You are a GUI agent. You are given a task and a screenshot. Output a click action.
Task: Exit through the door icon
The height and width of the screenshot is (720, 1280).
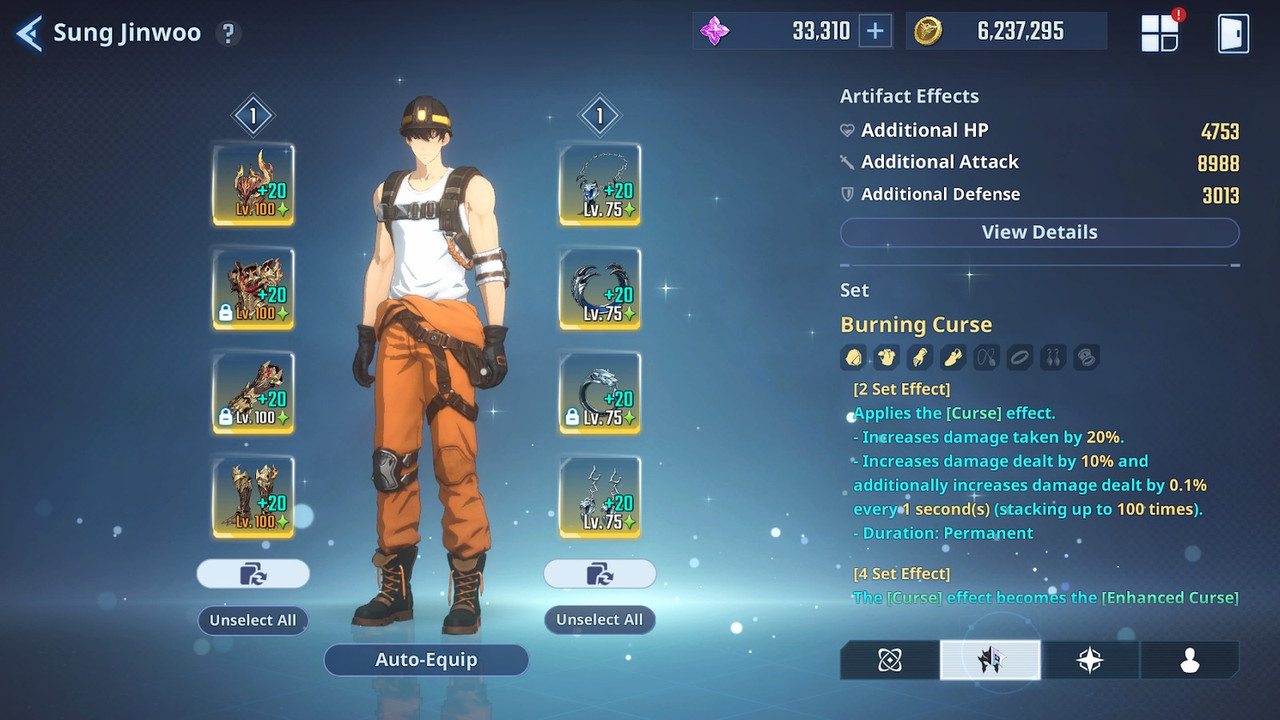pos(1233,32)
